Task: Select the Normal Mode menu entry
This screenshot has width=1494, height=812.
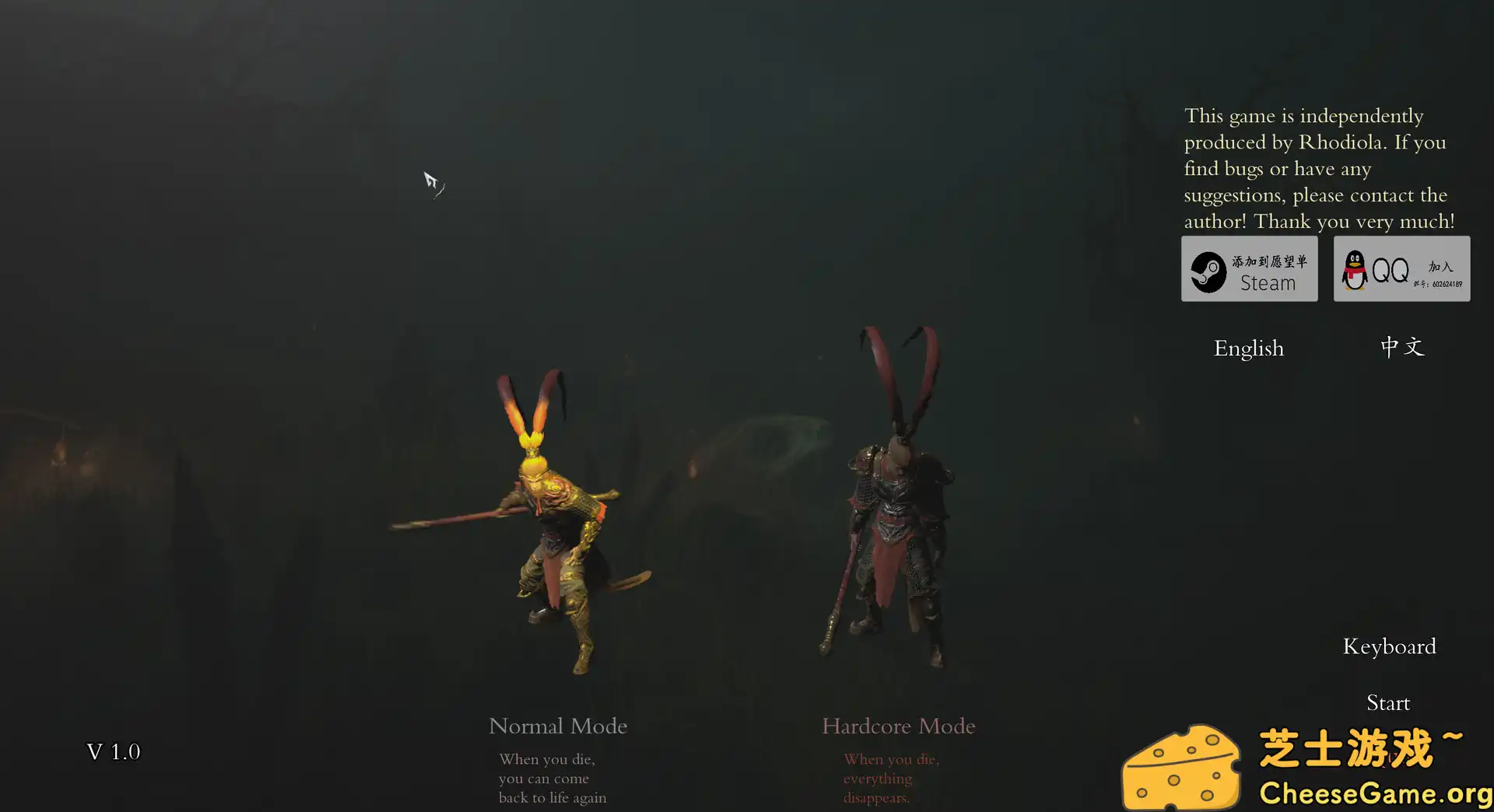Action: [557, 726]
